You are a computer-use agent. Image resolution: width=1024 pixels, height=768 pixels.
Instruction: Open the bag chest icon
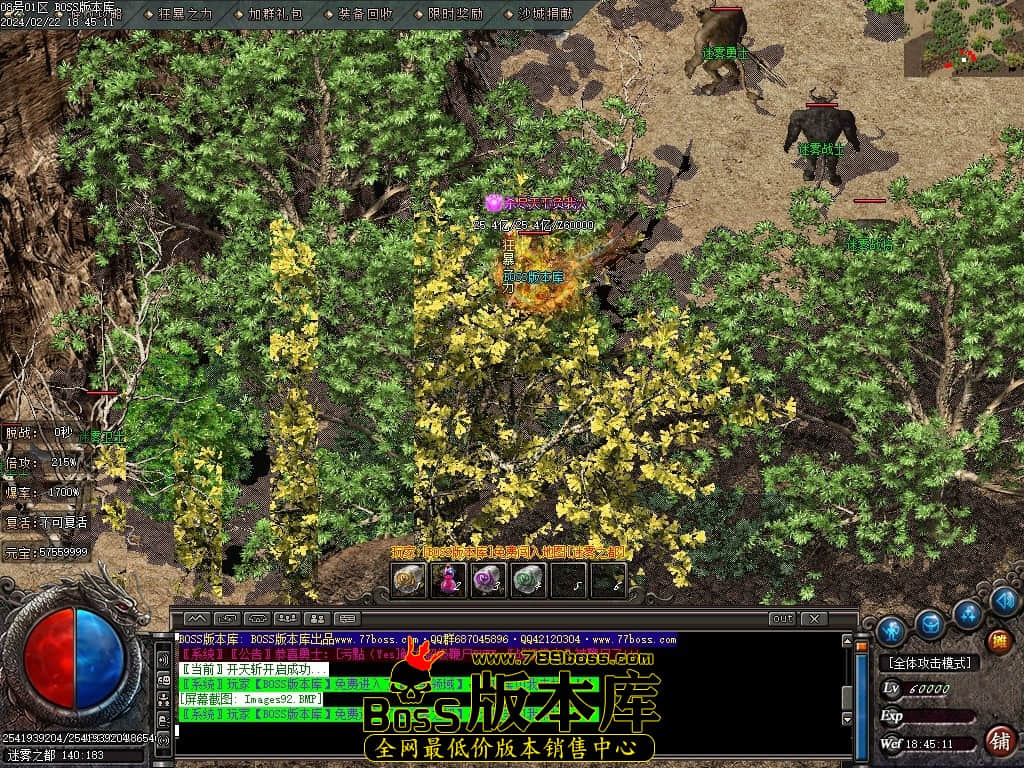[930, 625]
